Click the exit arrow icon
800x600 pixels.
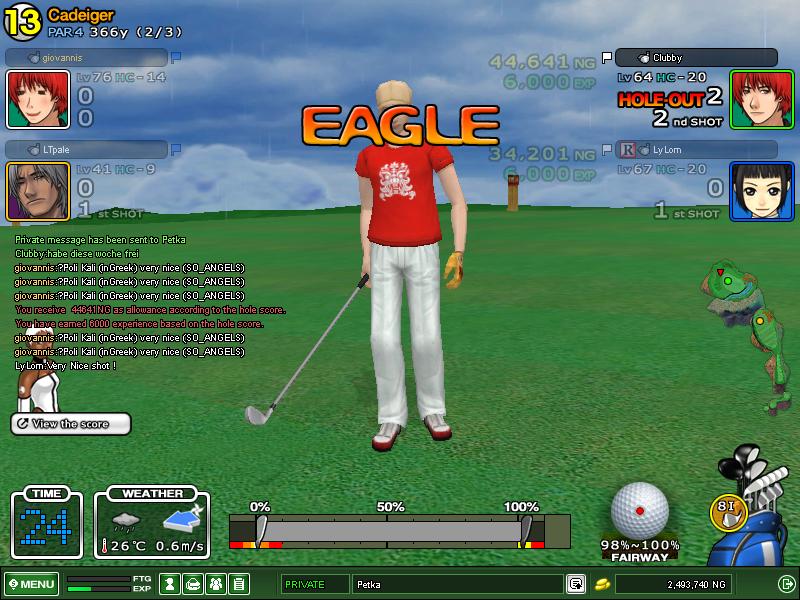785,584
